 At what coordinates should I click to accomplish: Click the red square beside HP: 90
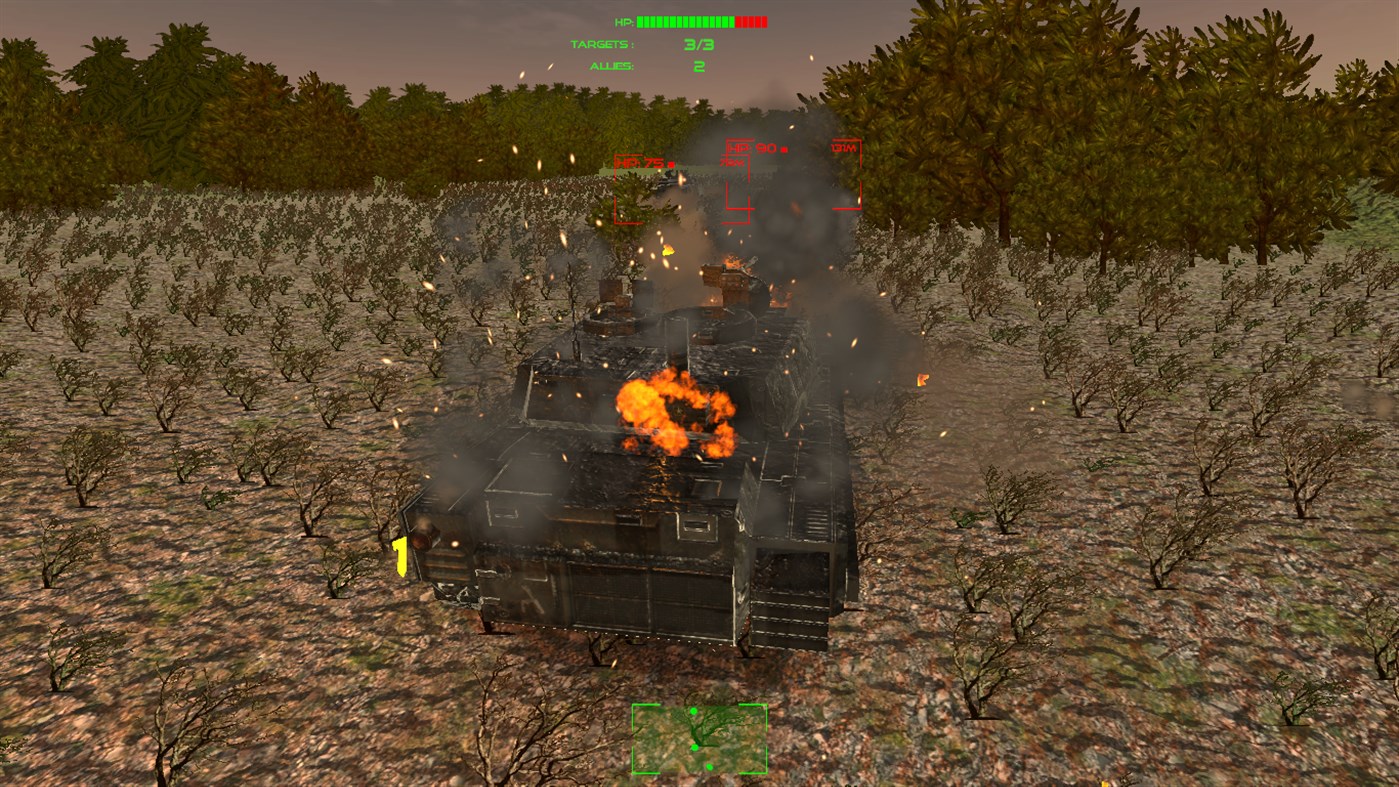coord(783,150)
